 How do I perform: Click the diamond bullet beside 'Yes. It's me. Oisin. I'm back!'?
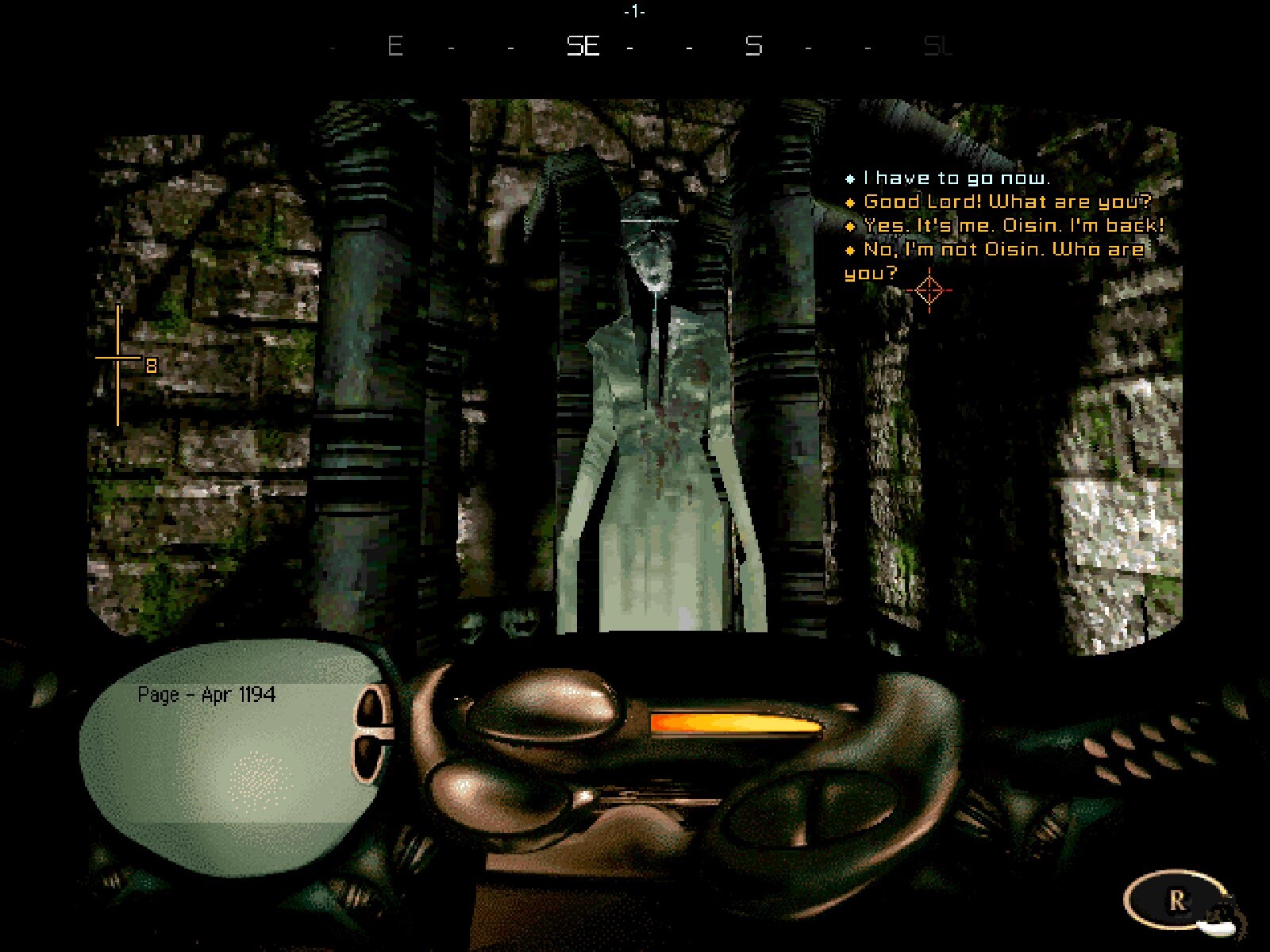(851, 227)
